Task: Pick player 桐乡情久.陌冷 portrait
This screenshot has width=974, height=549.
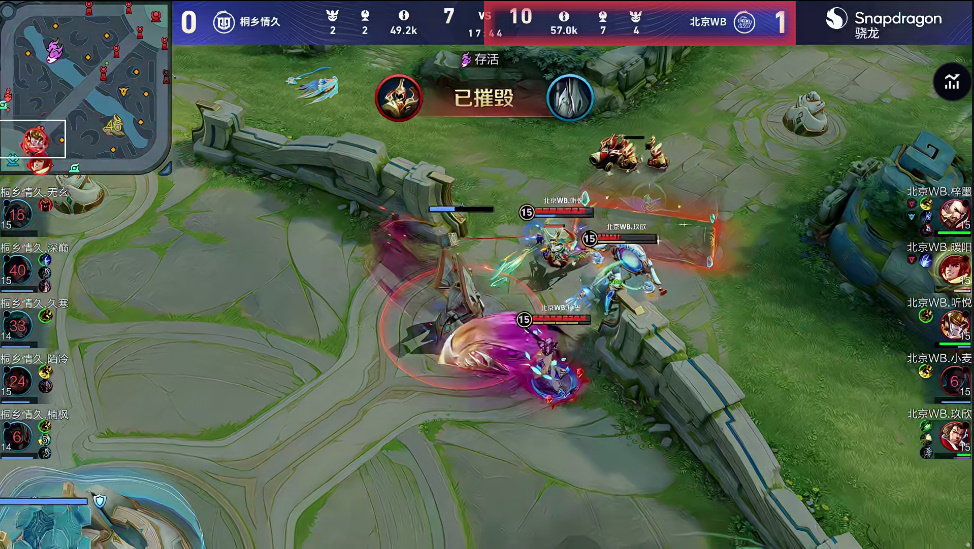Action: 17,381
